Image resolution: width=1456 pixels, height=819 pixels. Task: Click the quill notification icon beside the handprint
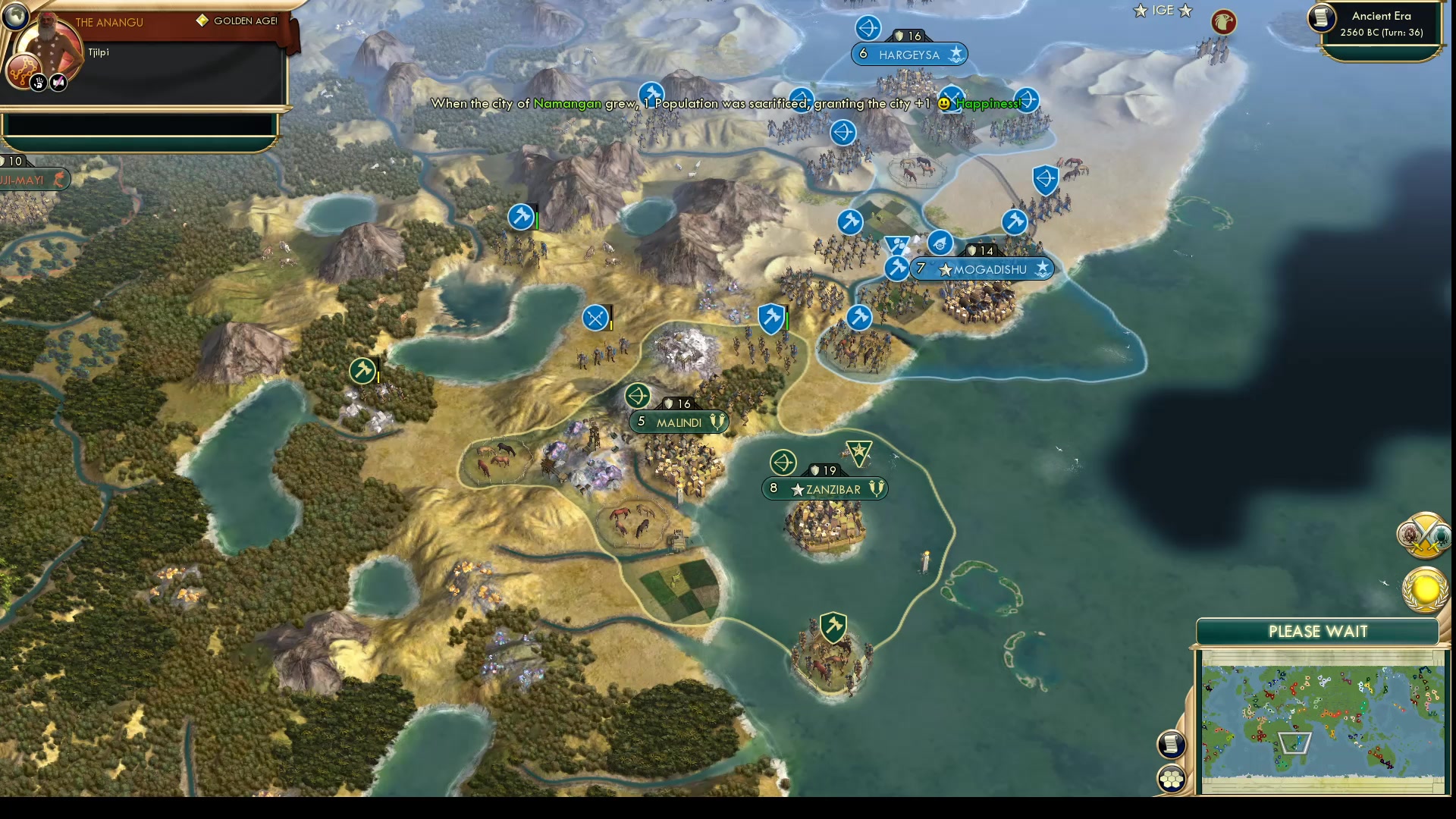59,83
